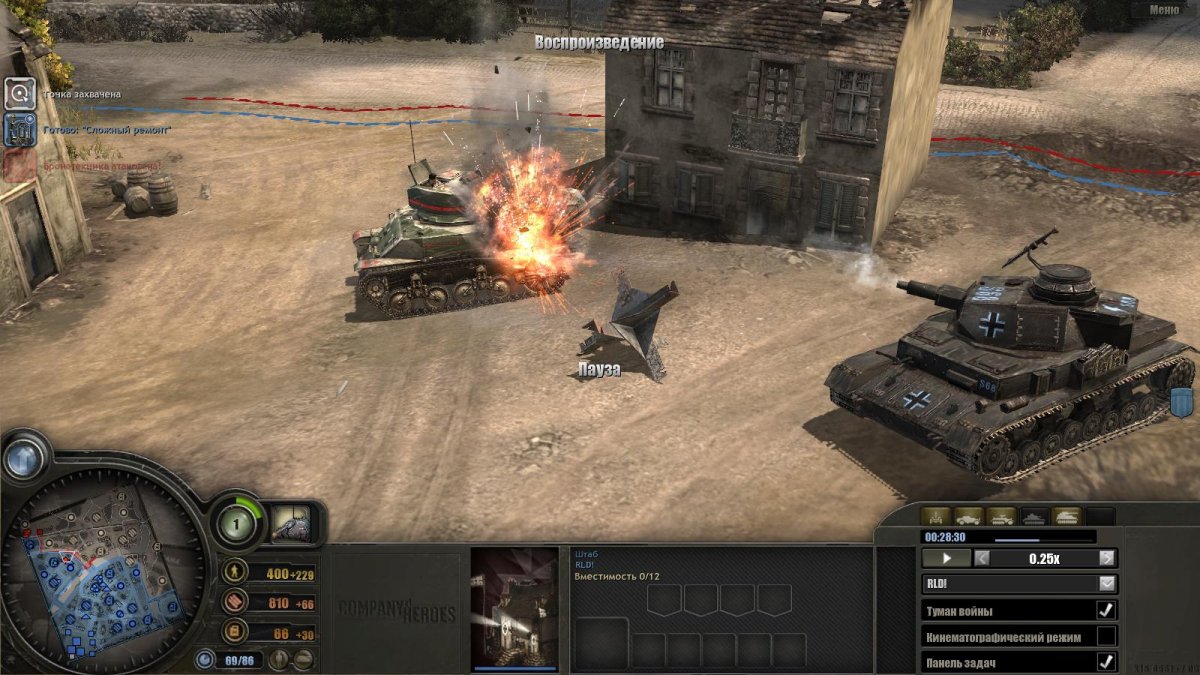
Task: Increase replay speed with right arrow
Action: tap(1107, 559)
